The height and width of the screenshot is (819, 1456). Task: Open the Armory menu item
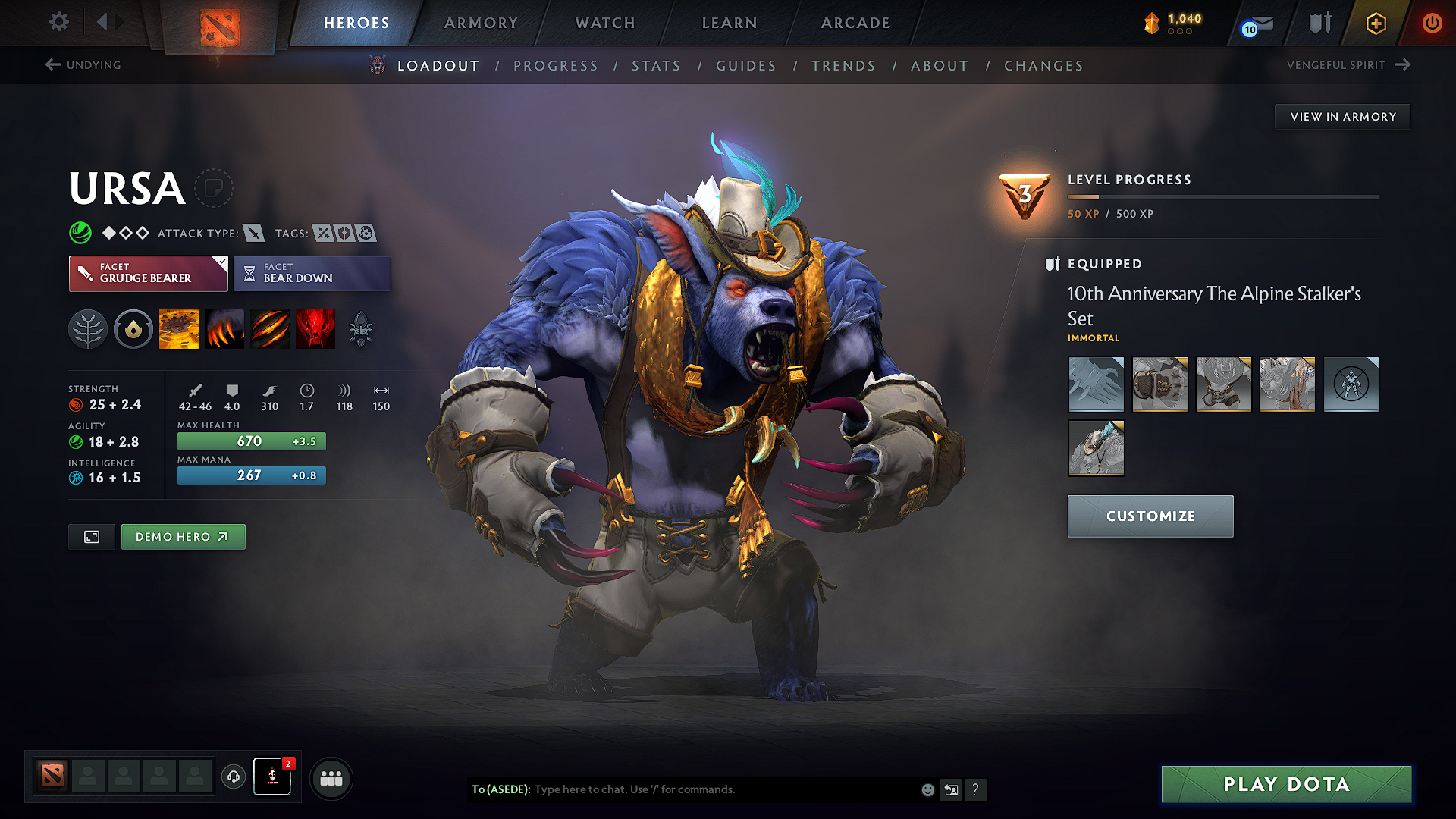pyautogui.click(x=480, y=23)
